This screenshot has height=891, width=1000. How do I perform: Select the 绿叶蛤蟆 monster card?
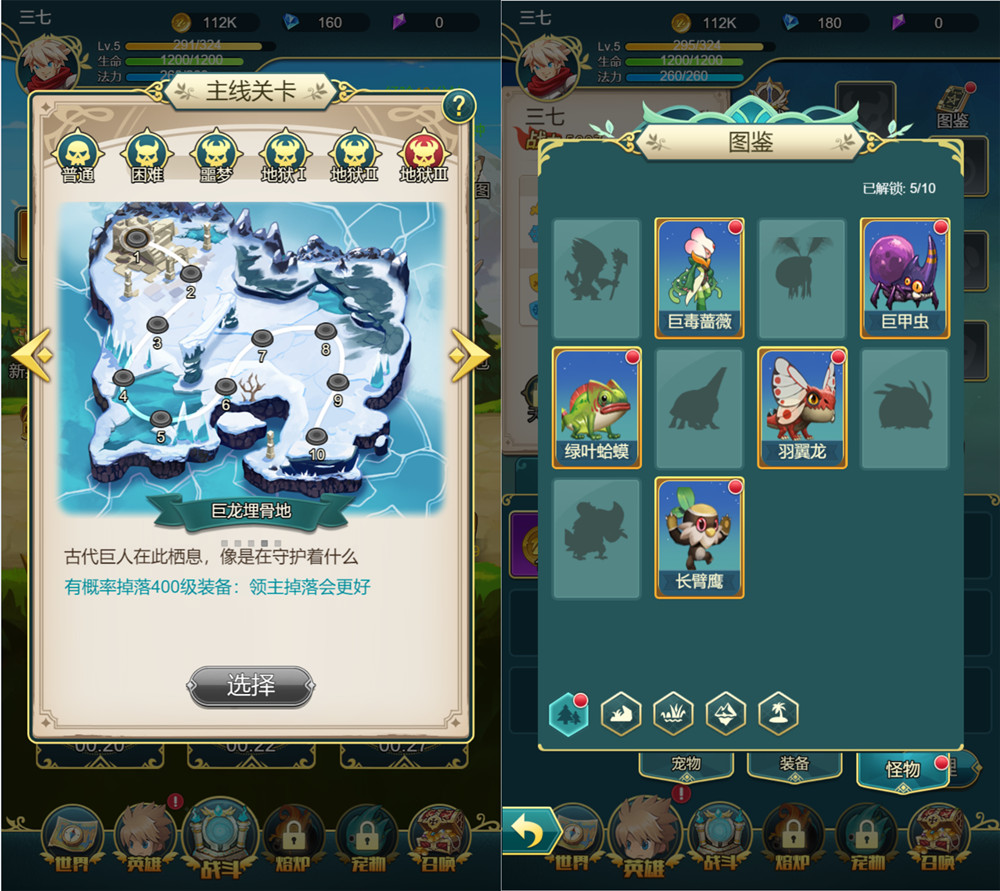tap(597, 408)
